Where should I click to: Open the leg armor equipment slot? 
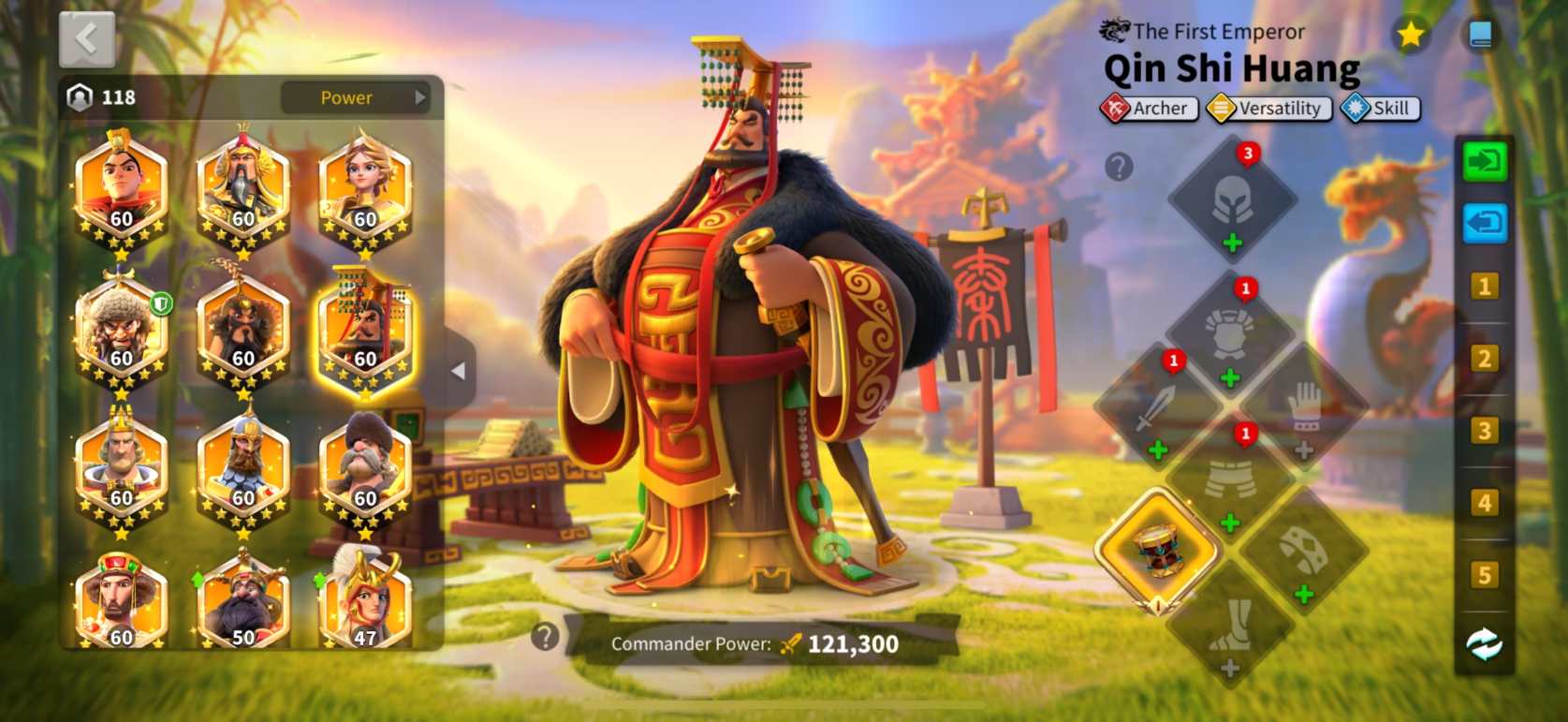point(1230,479)
